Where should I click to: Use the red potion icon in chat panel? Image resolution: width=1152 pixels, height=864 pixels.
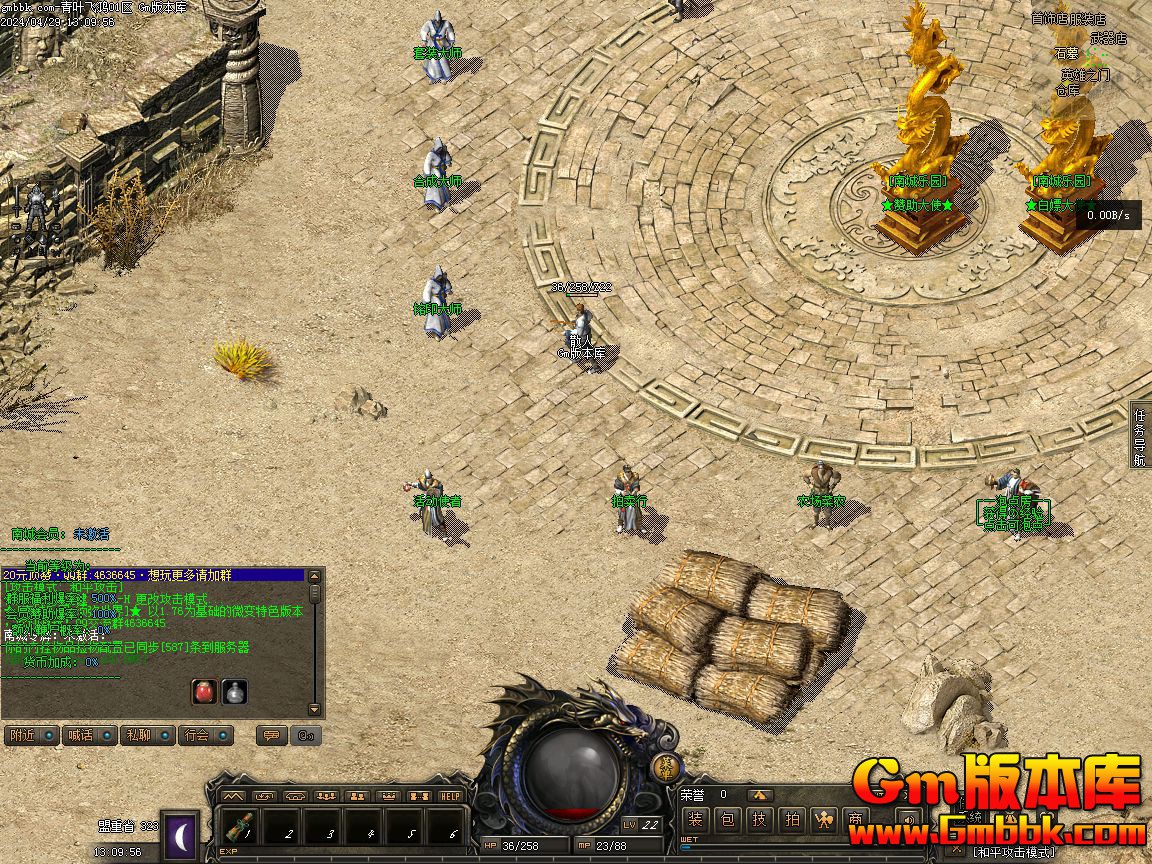(x=204, y=691)
